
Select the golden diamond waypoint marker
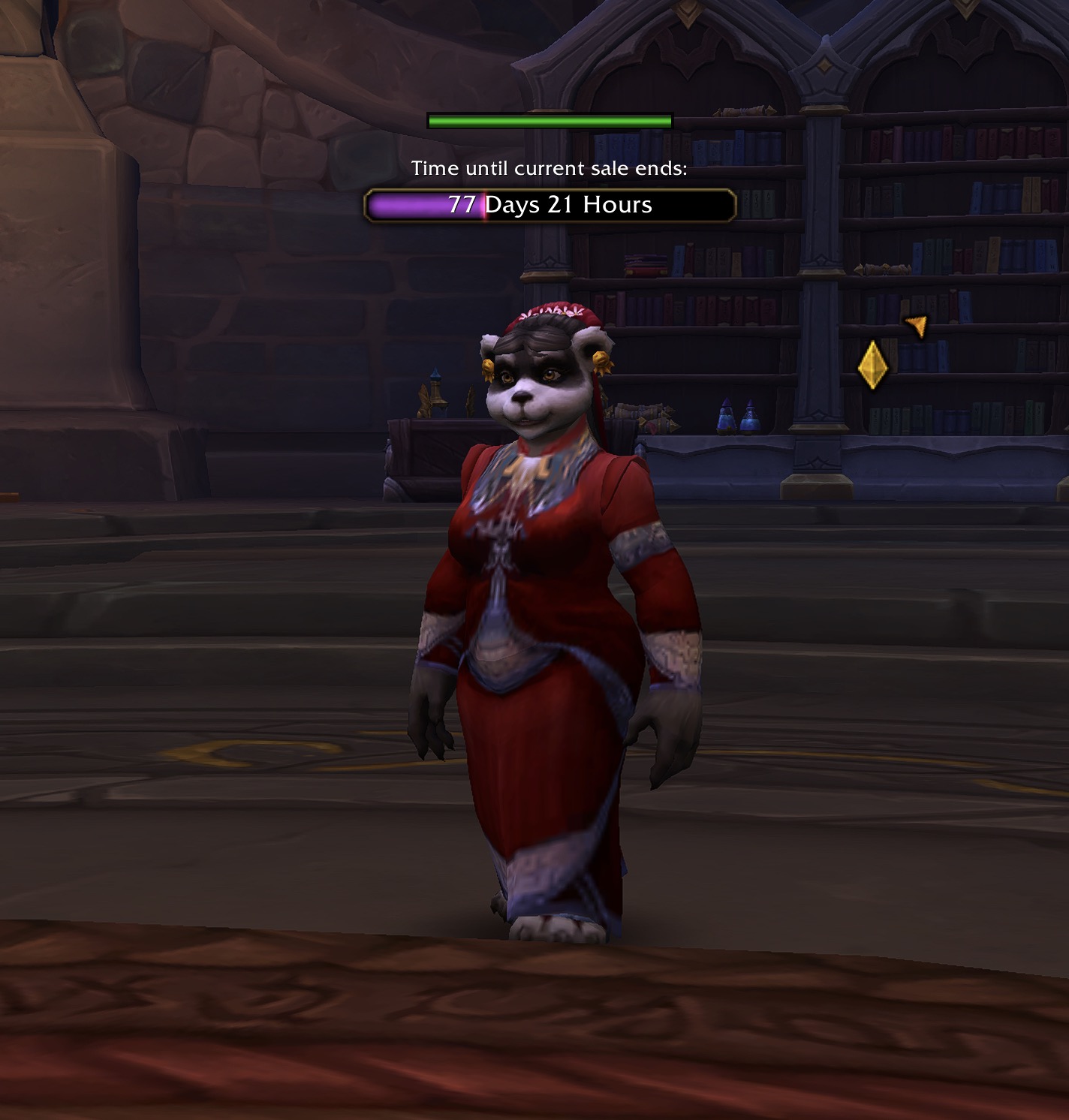(x=872, y=366)
